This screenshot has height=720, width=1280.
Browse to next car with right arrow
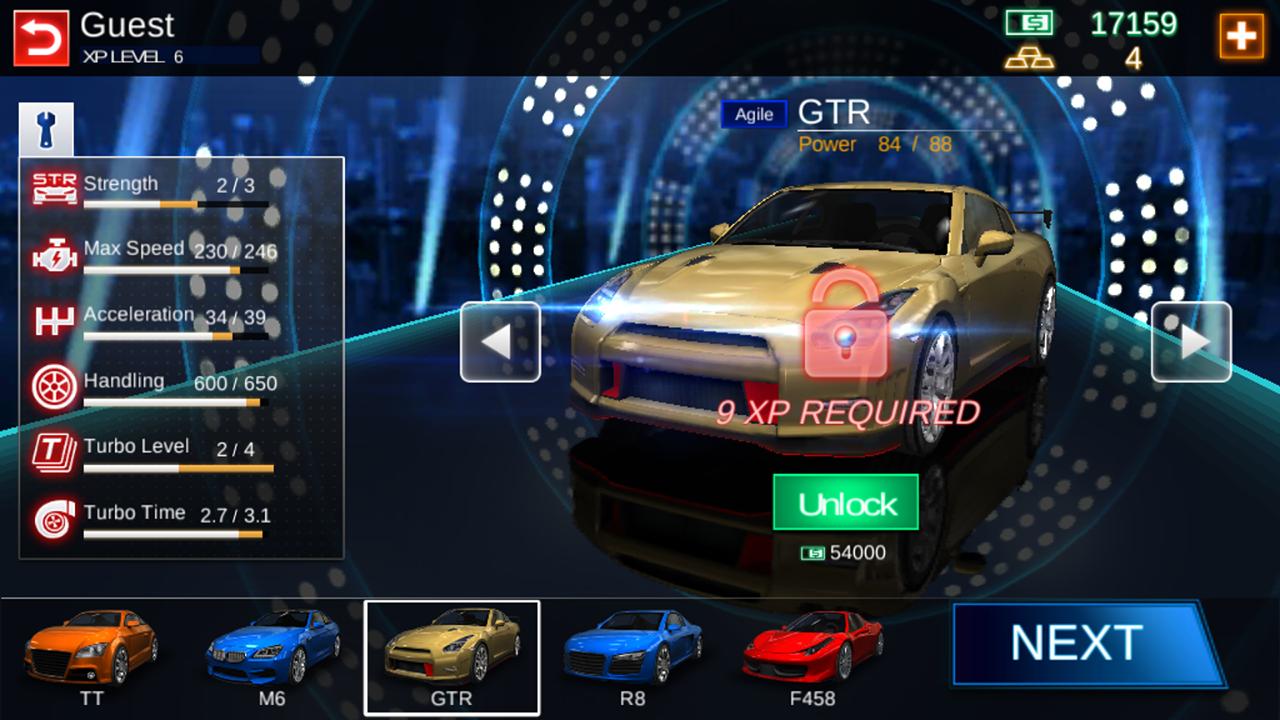pos(1191,342)
